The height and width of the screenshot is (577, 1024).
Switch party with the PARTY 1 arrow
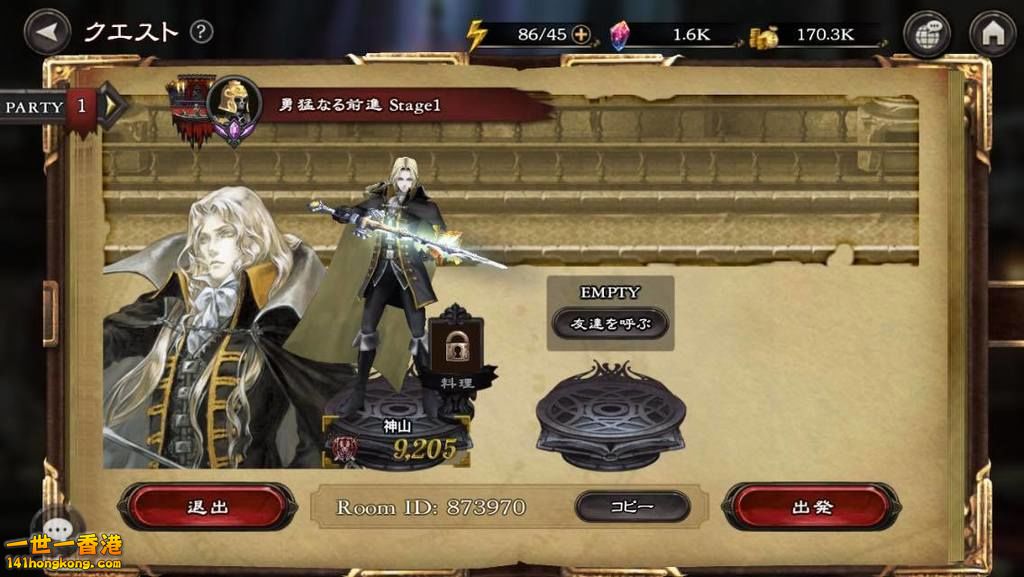(x=110, y=105)
